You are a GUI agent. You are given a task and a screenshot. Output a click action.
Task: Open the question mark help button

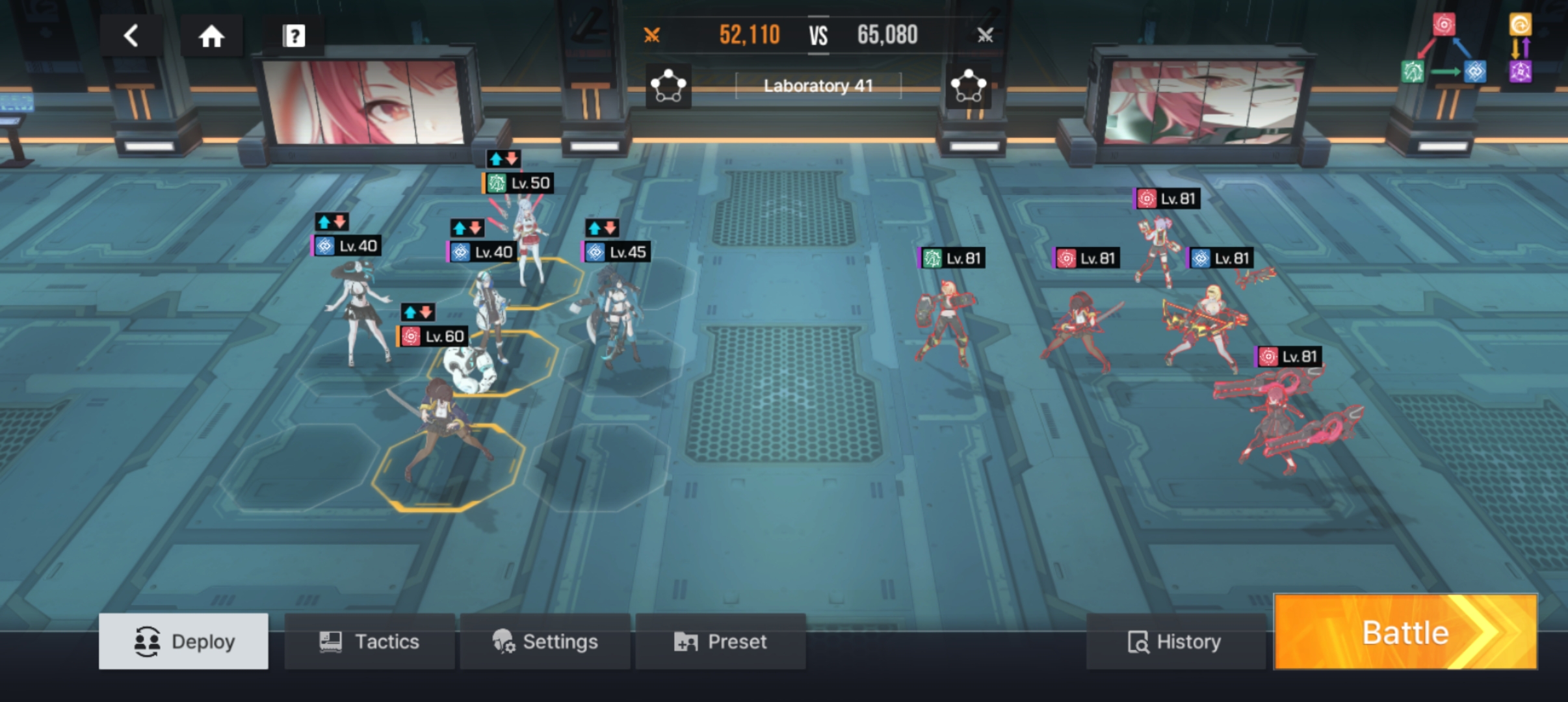293,36
